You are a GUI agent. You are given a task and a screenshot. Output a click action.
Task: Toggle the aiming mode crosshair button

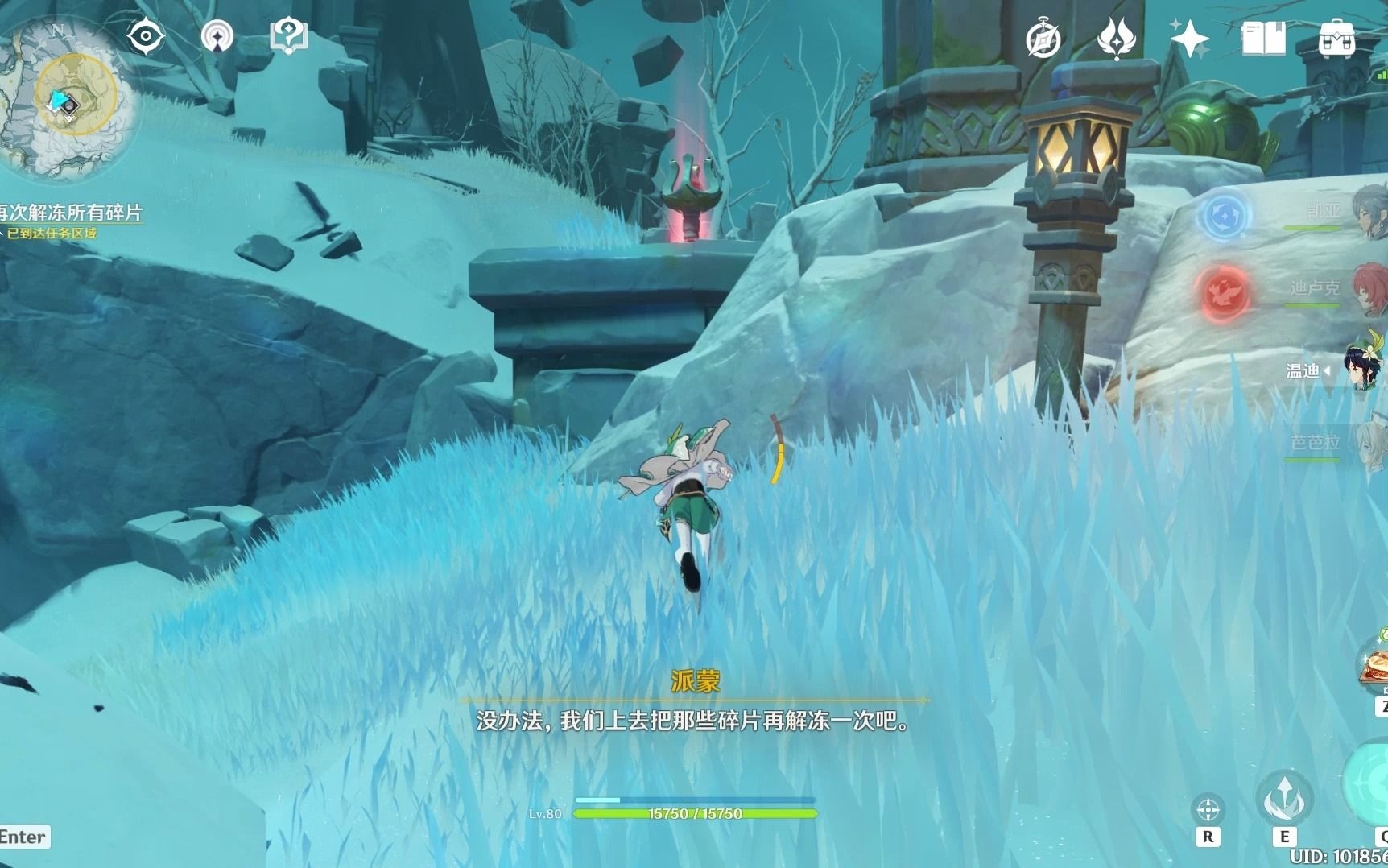click(1208, 809)
